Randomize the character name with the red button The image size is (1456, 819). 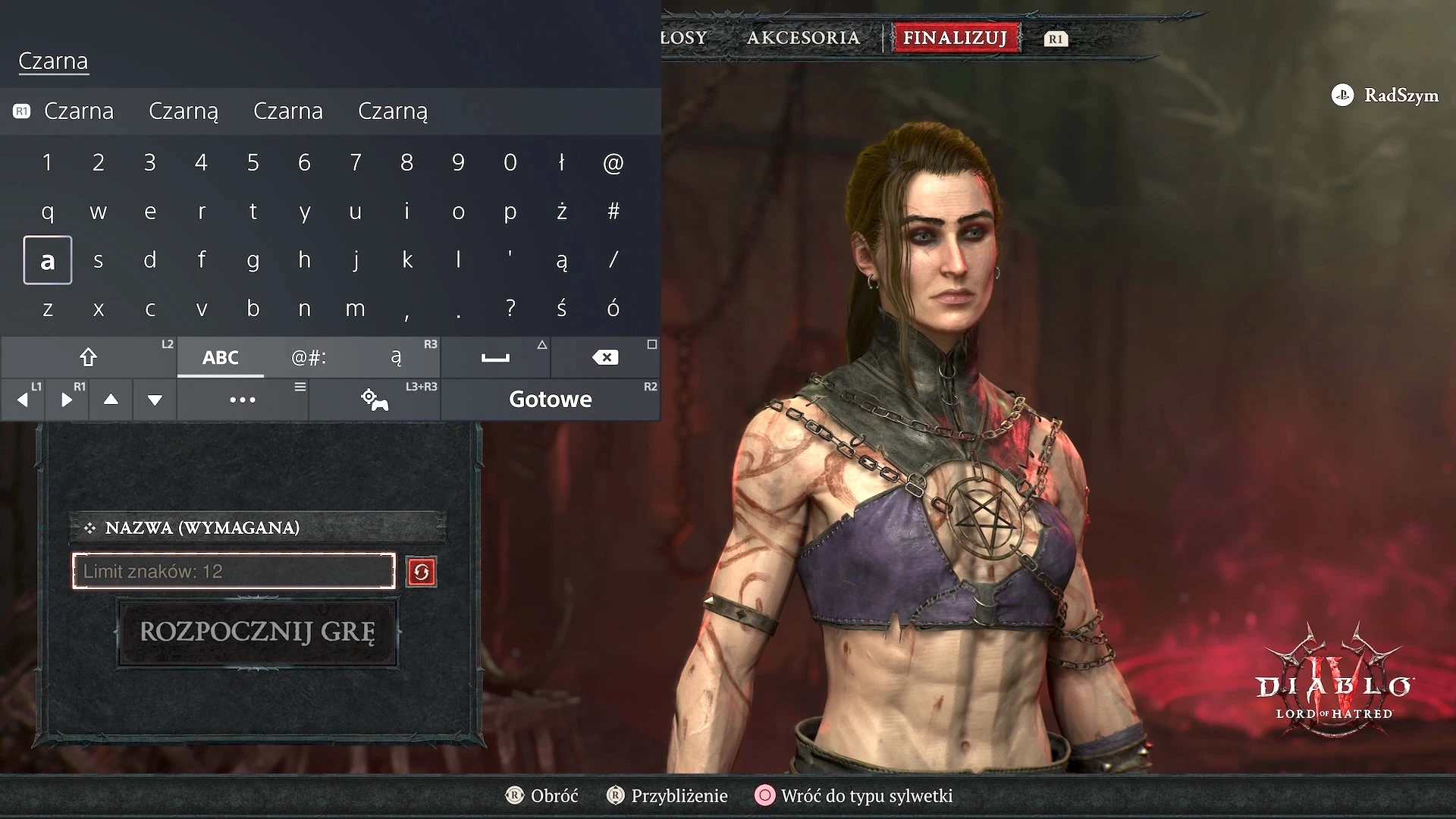click(422, 572)
